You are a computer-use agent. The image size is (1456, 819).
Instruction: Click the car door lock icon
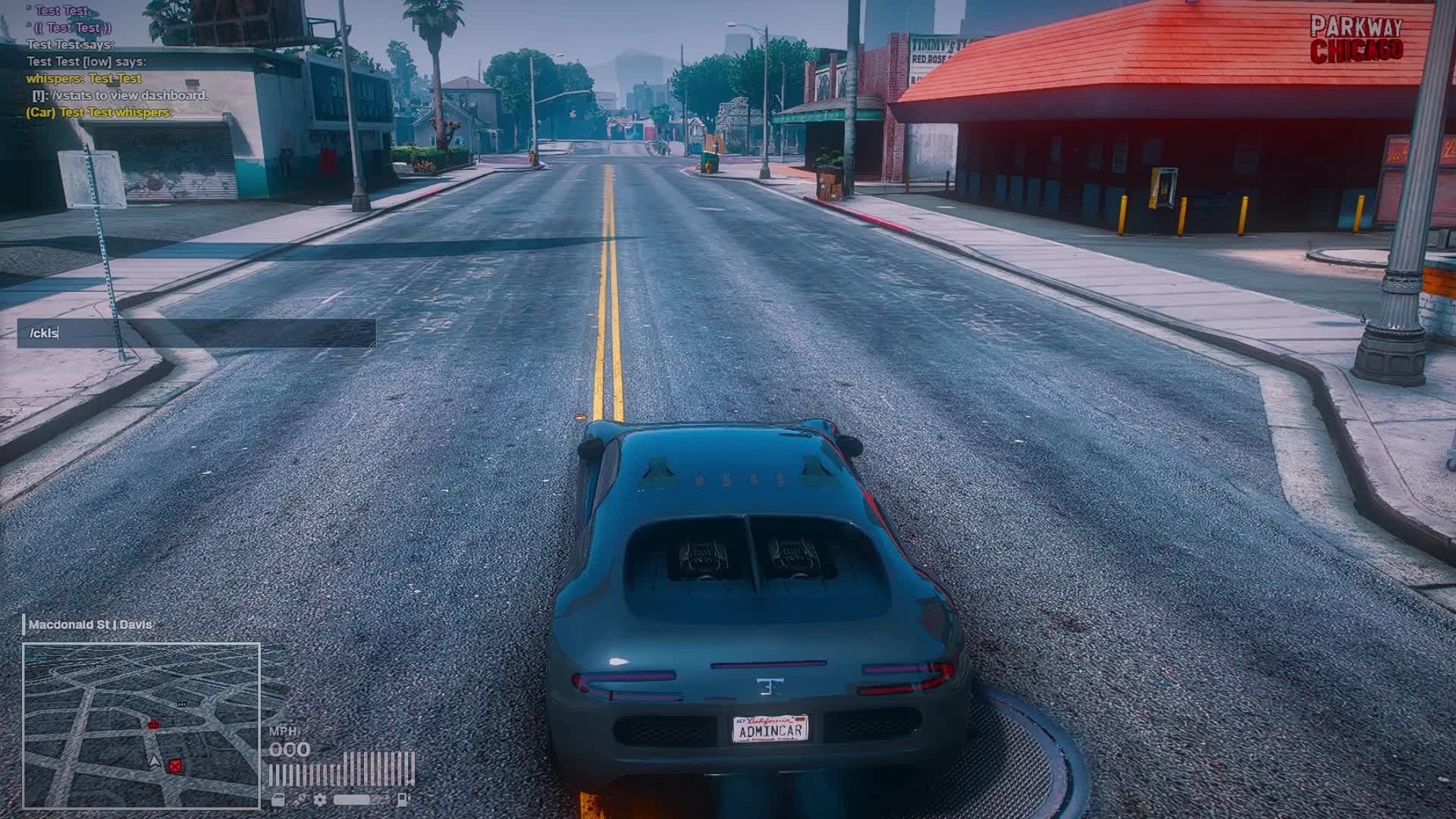point(278,799)
